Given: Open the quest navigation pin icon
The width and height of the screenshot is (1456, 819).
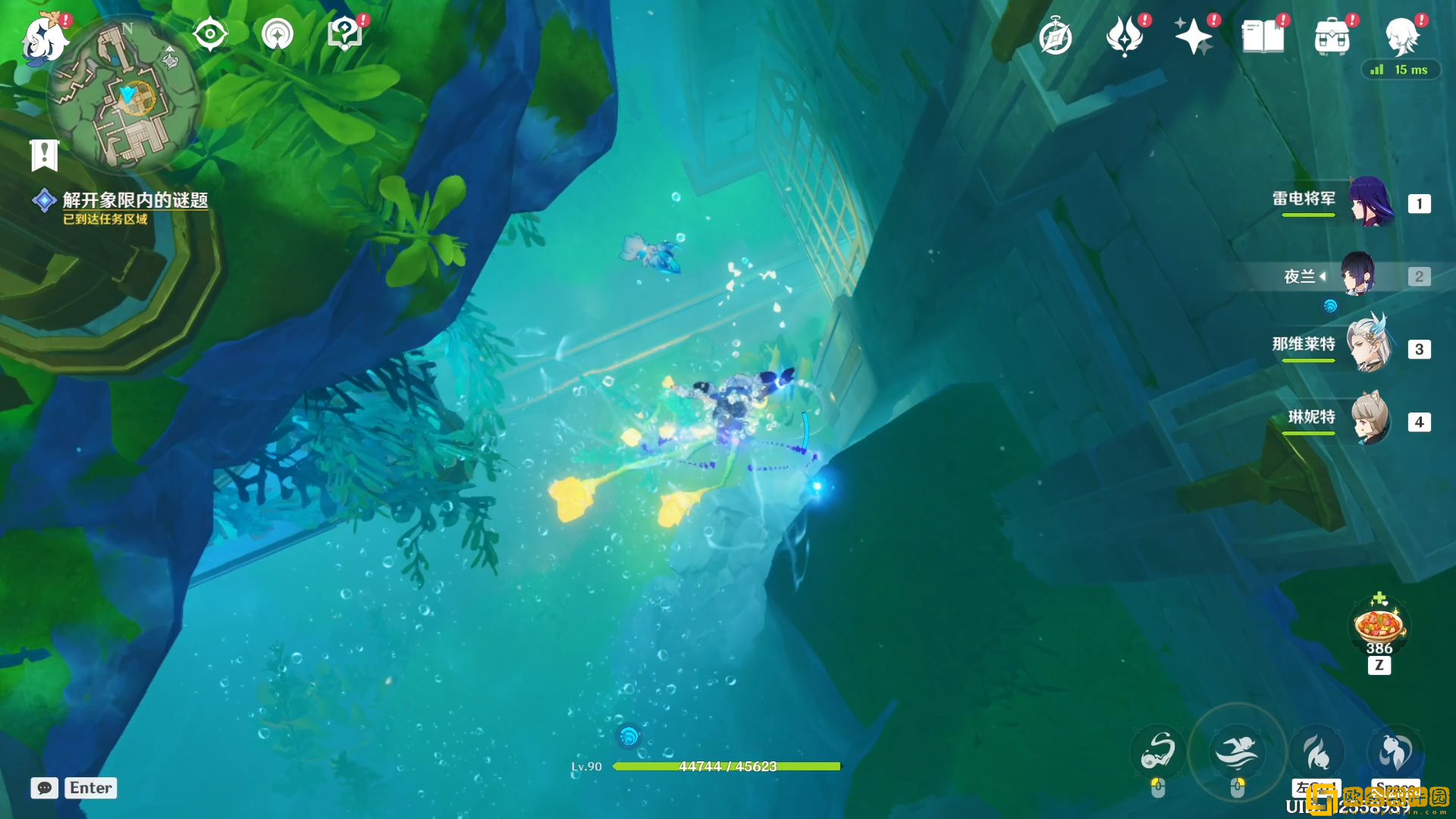Looking at the screenshot, I should [x=278, y=34].
